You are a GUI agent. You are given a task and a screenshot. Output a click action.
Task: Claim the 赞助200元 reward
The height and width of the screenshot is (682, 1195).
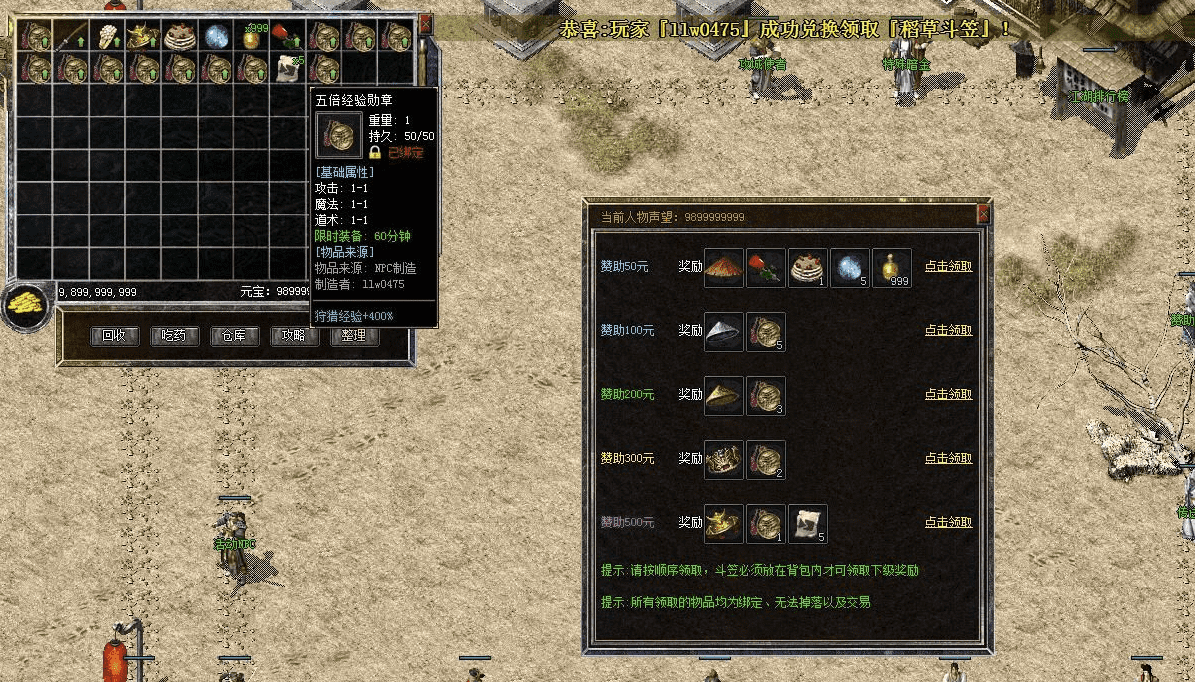(948, 395)
